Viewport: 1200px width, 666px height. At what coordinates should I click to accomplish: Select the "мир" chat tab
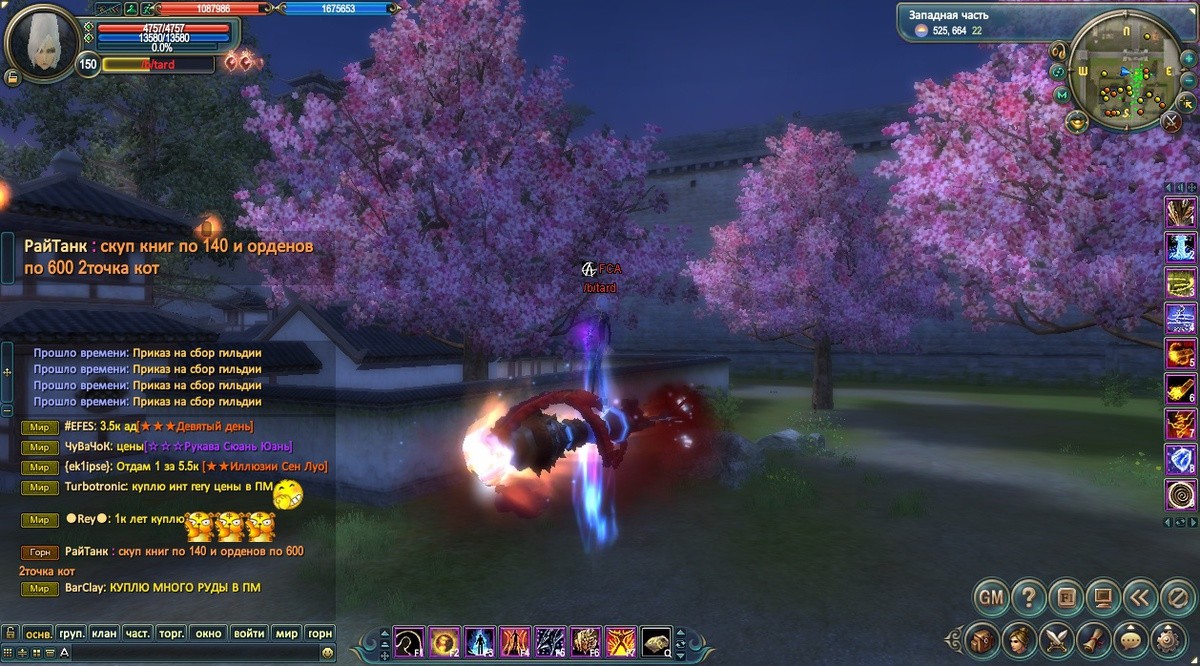tap(287, 634)
